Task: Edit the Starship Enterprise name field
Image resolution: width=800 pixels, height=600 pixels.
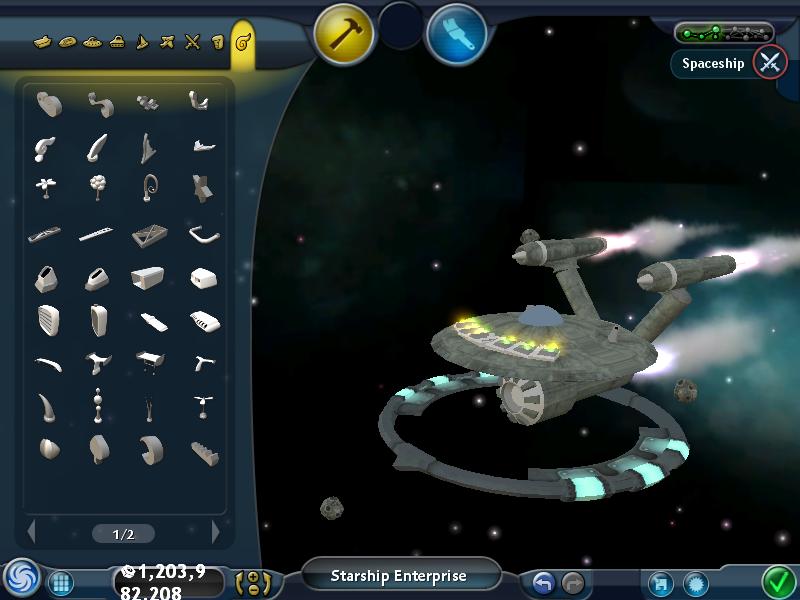Action: coord(400,576)
